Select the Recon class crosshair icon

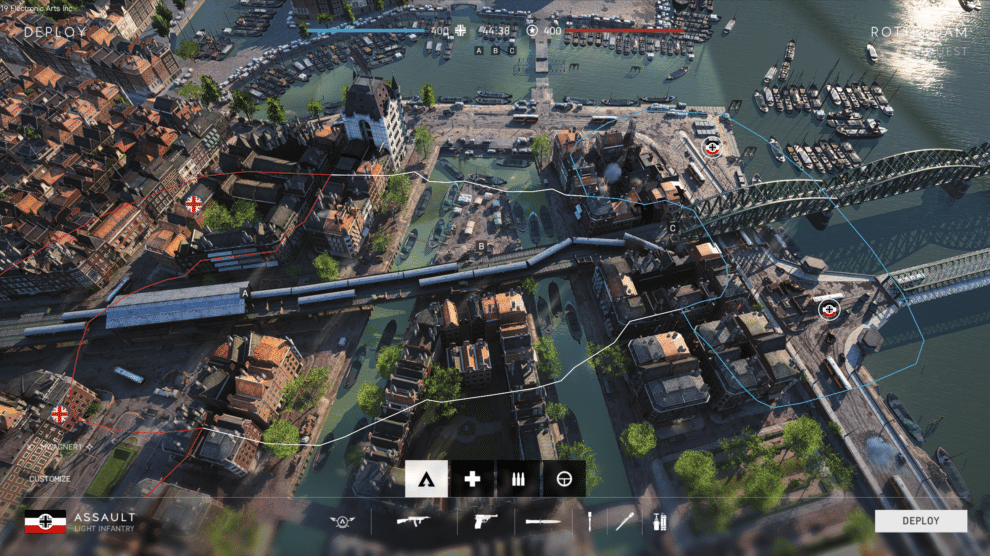pyautogui.click(x=564, y=479)
